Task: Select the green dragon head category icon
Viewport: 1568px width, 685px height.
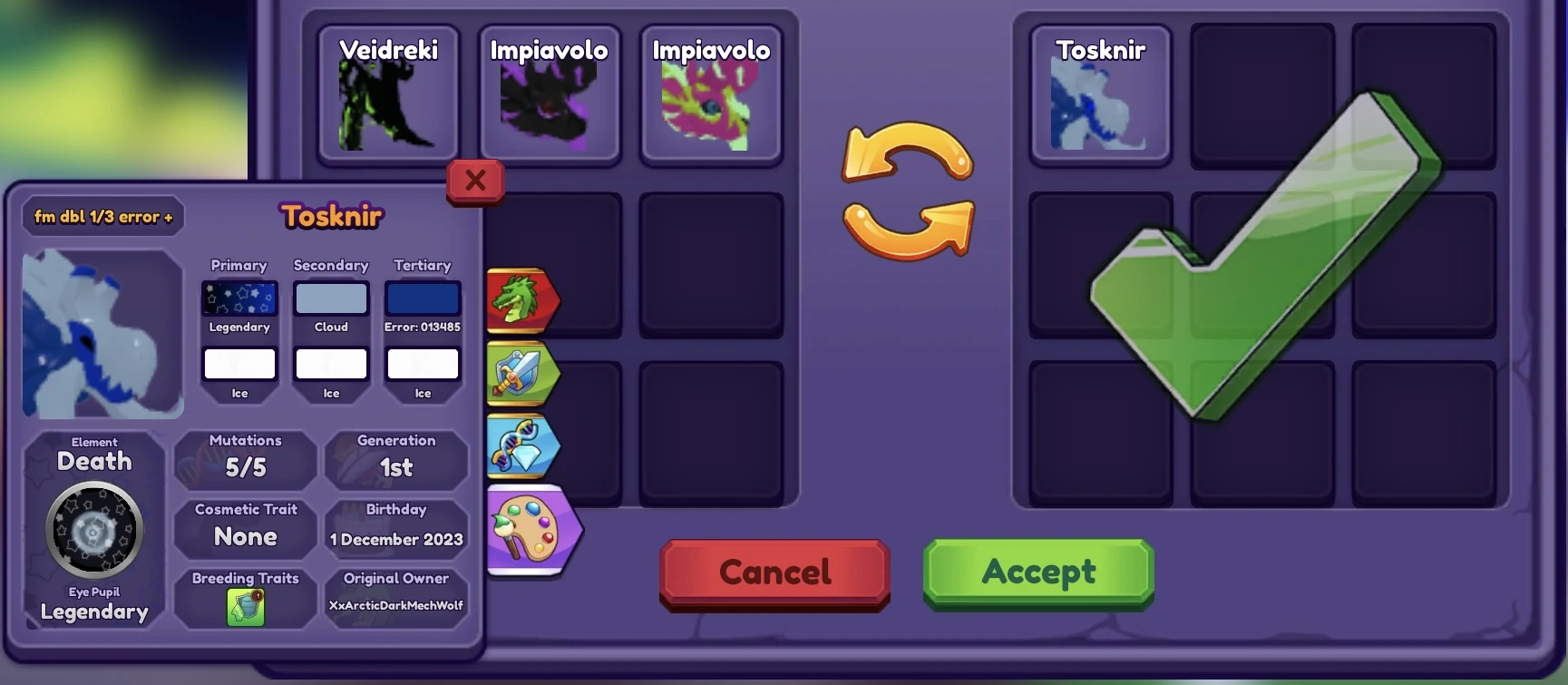Action: click(x=523, y=299)
